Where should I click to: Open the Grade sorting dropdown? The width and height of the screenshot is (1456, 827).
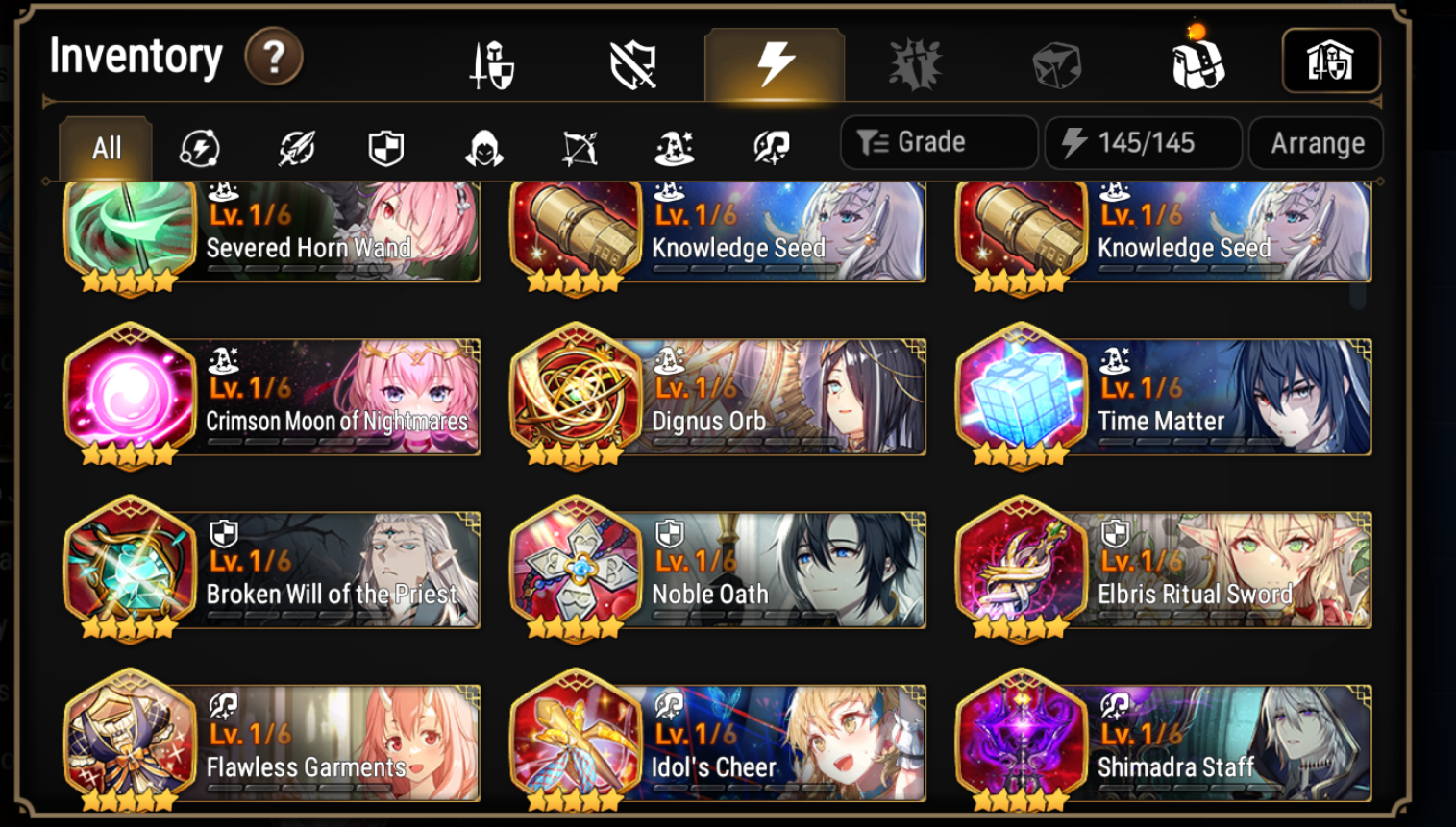(938, 142)
